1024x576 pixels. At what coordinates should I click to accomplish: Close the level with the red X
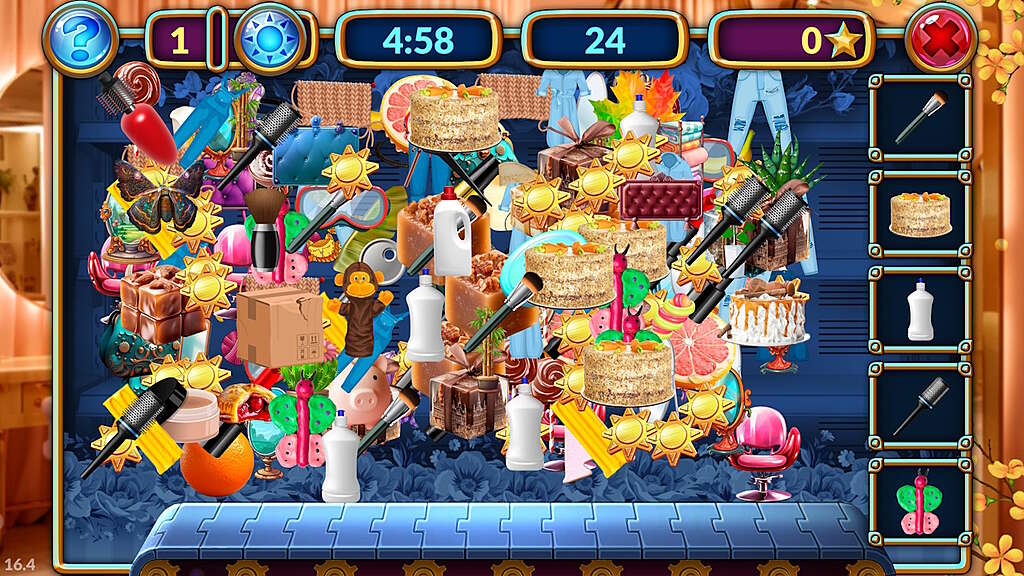941,41
